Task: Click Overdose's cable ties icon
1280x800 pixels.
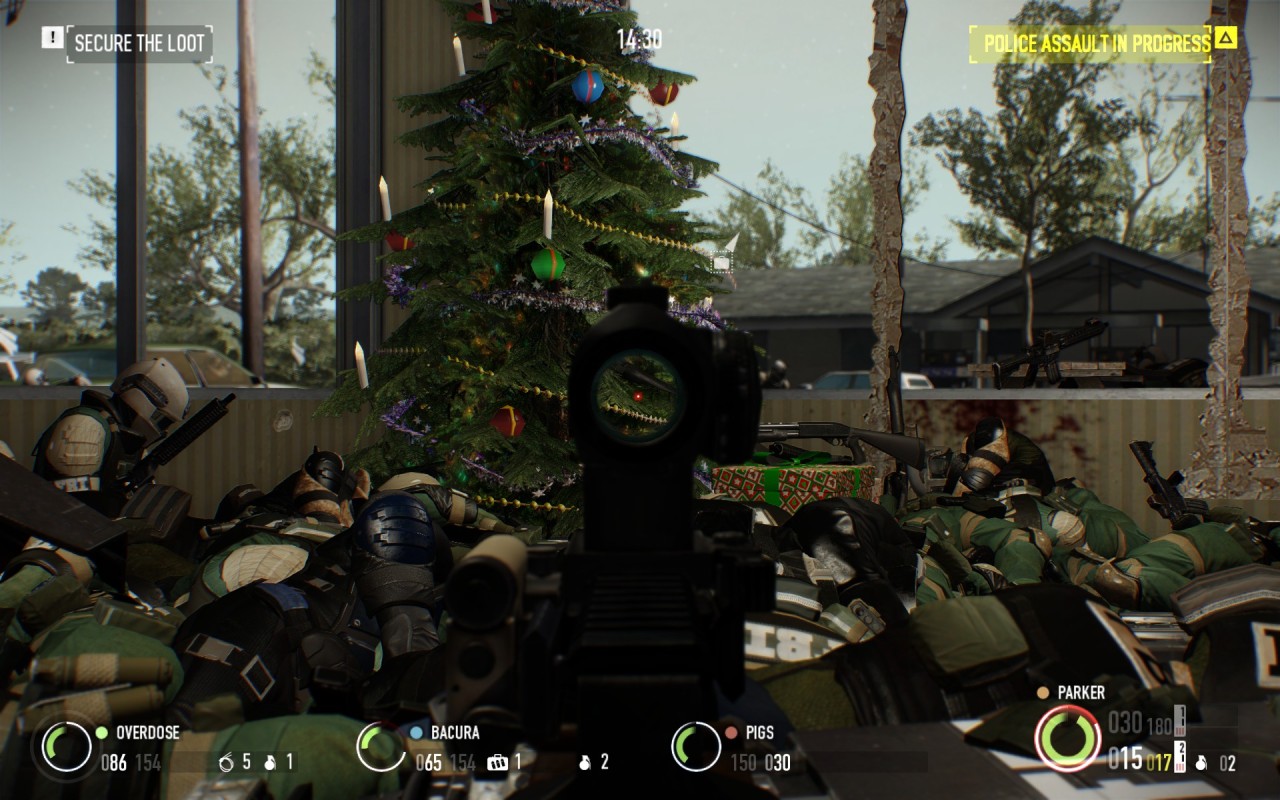Action: (227, 763)
